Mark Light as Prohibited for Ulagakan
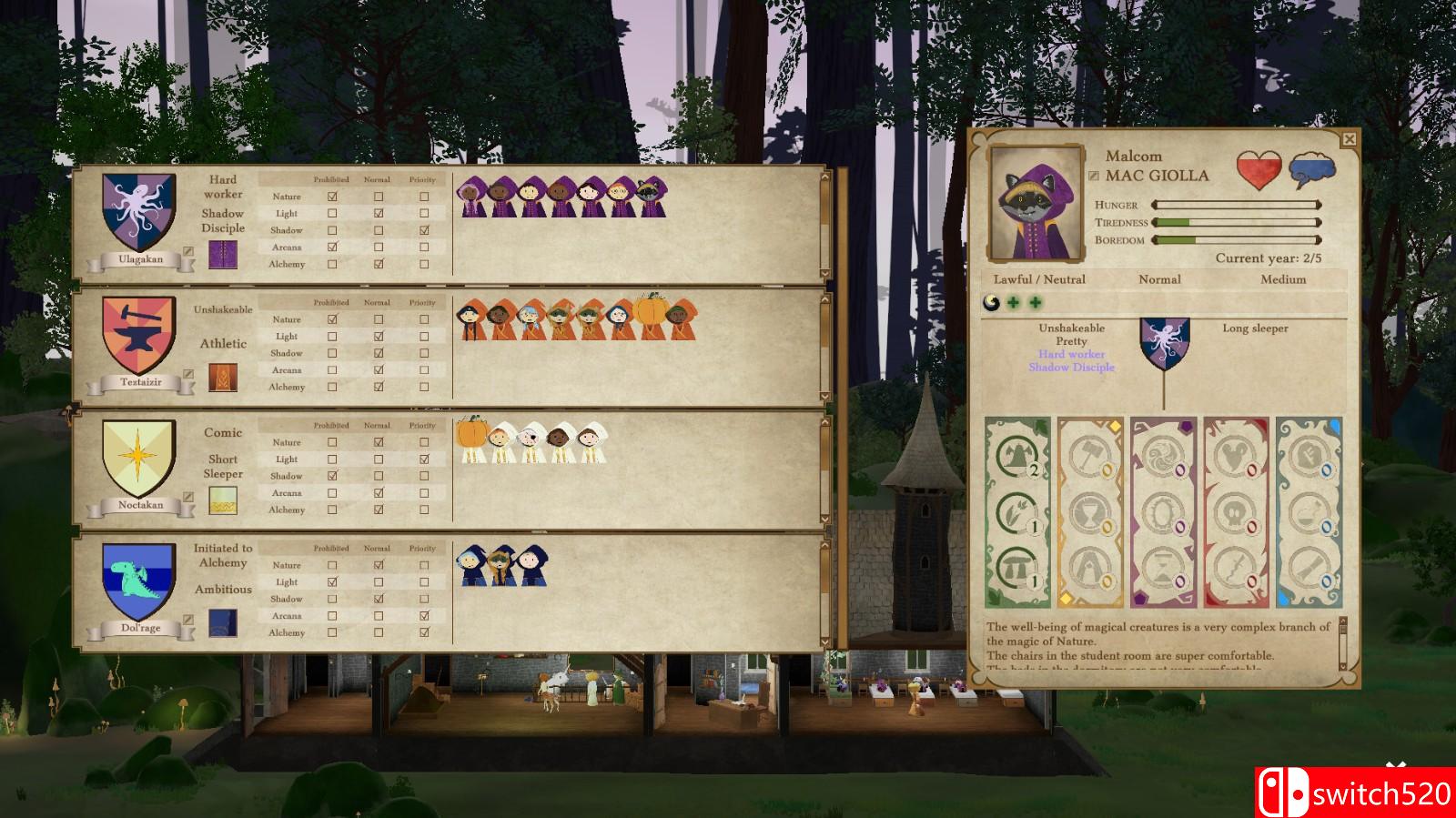This screenshot has height=818, width=1456. click(332, 214)
